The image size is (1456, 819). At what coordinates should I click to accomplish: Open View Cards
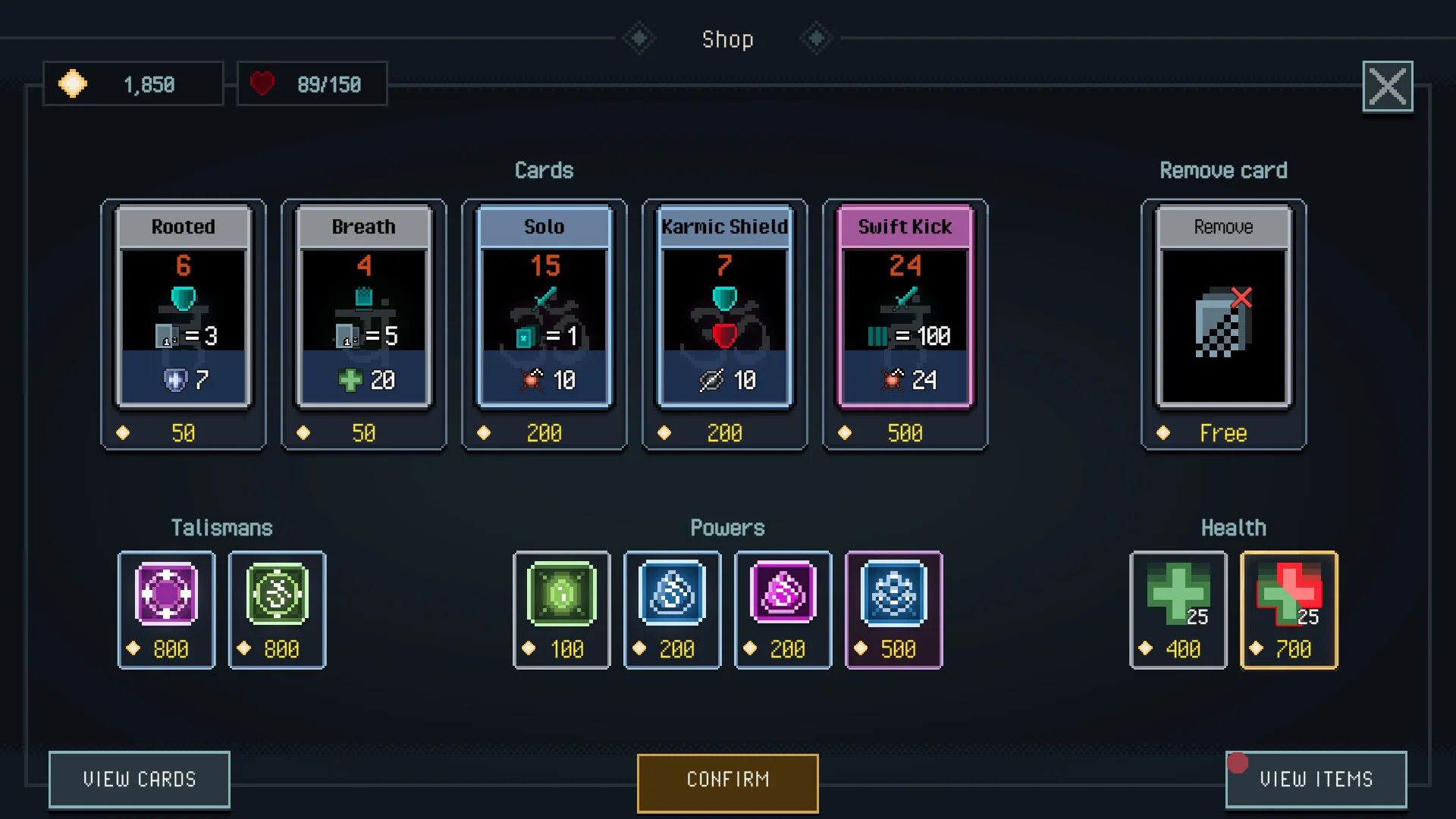pyautogui.click(x=140, y=779)
